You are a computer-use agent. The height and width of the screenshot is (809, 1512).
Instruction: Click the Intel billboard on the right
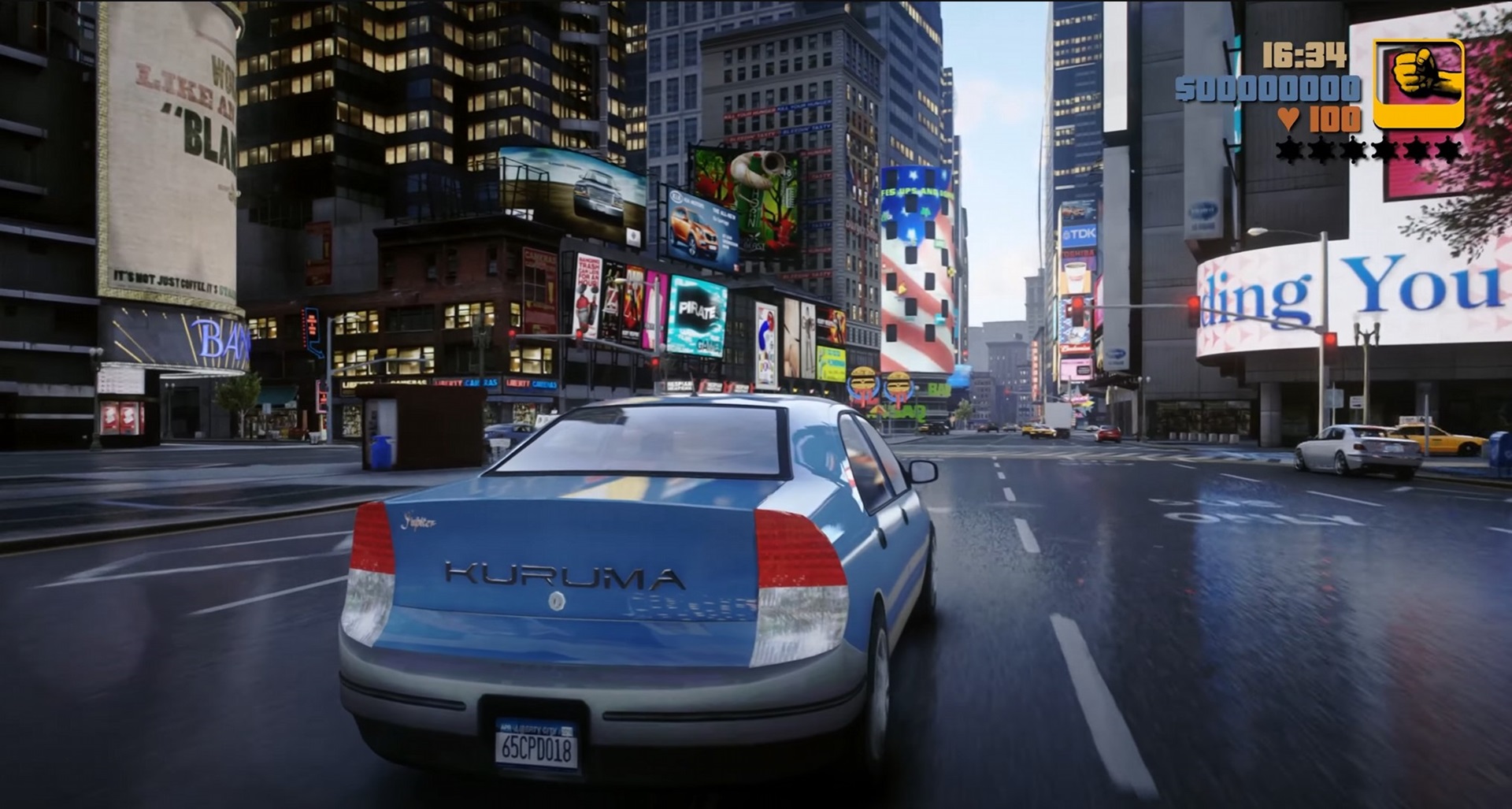tap(1204, 211)
